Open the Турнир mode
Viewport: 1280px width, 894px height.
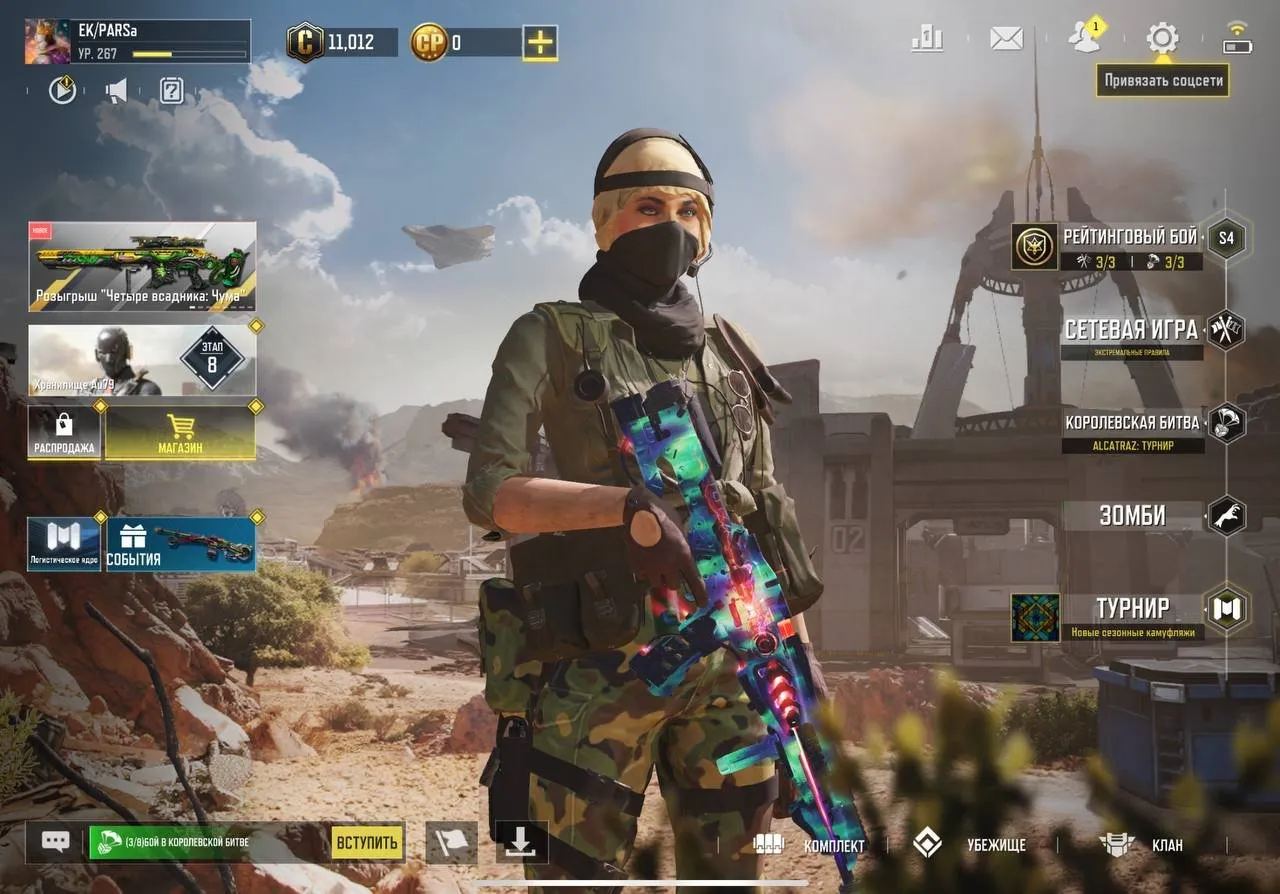[x=1132, y=609]
